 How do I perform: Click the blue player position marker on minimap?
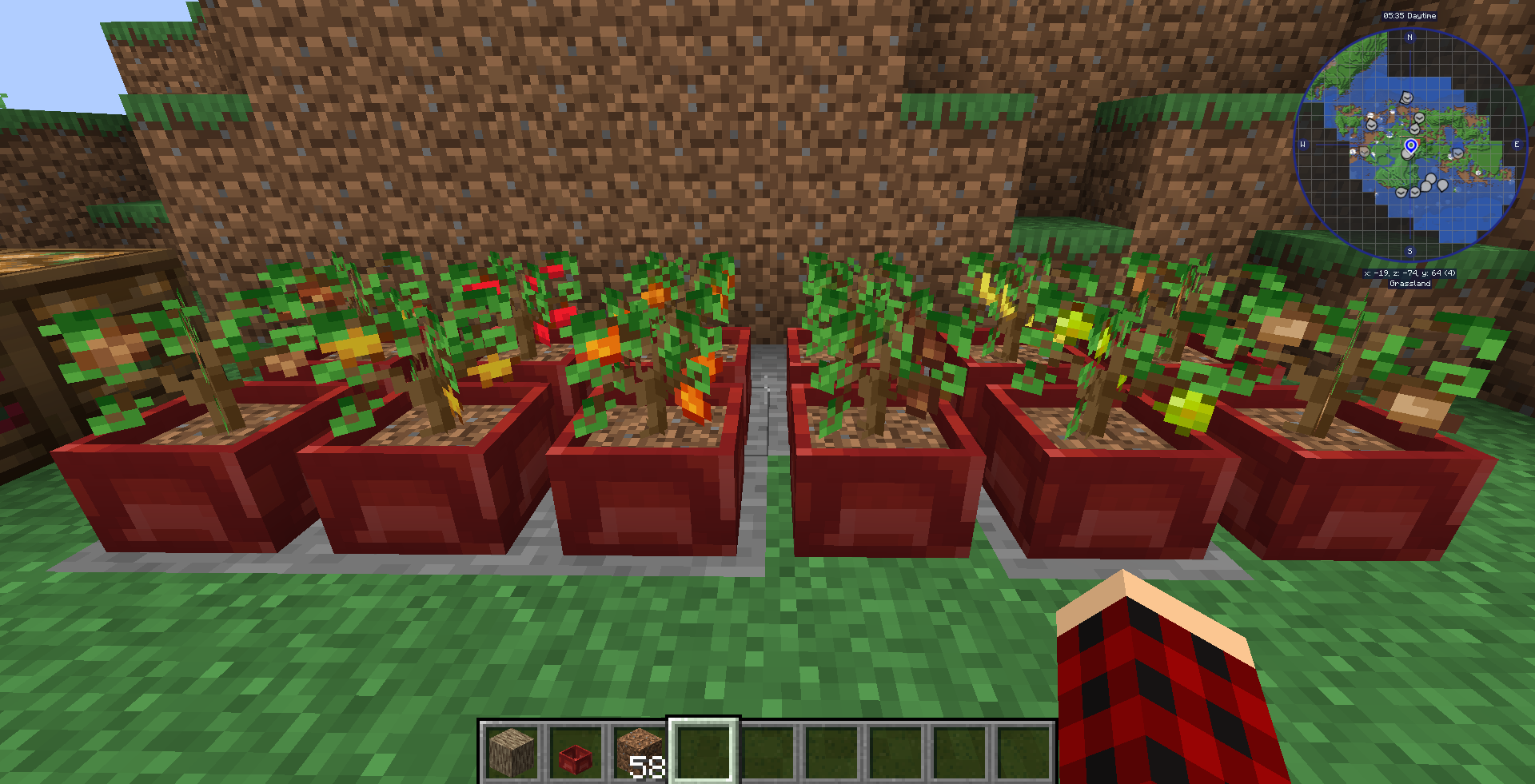pyautogui.click(x=1411, y=146)
